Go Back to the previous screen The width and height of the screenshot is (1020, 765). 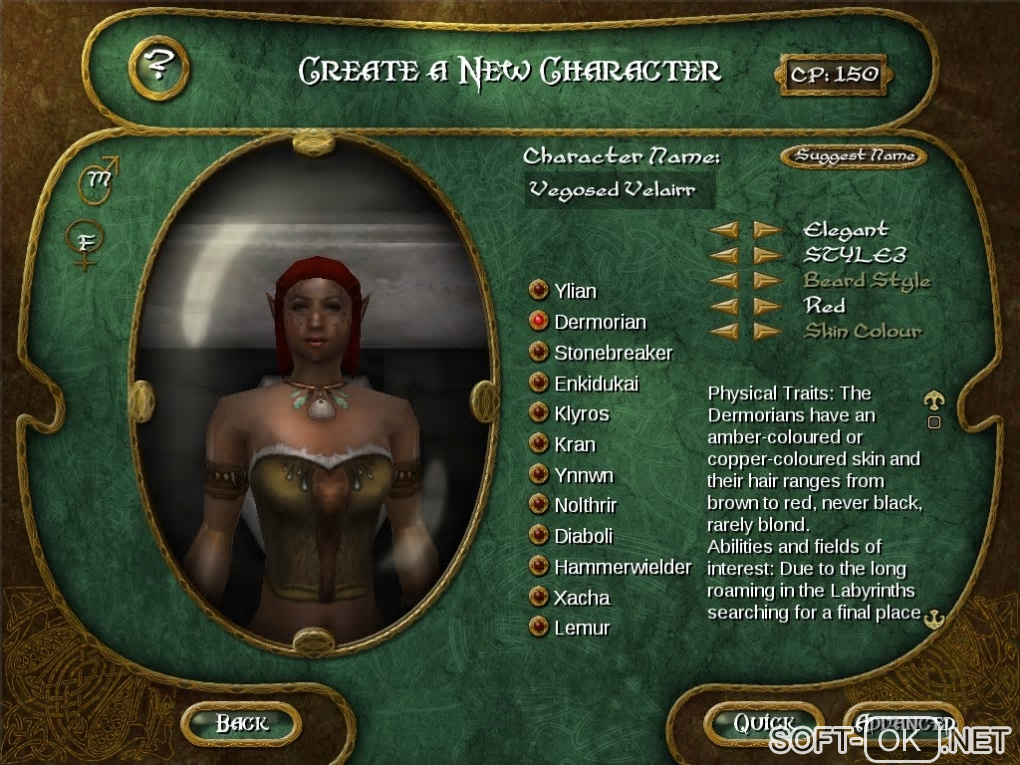[241, 722]
